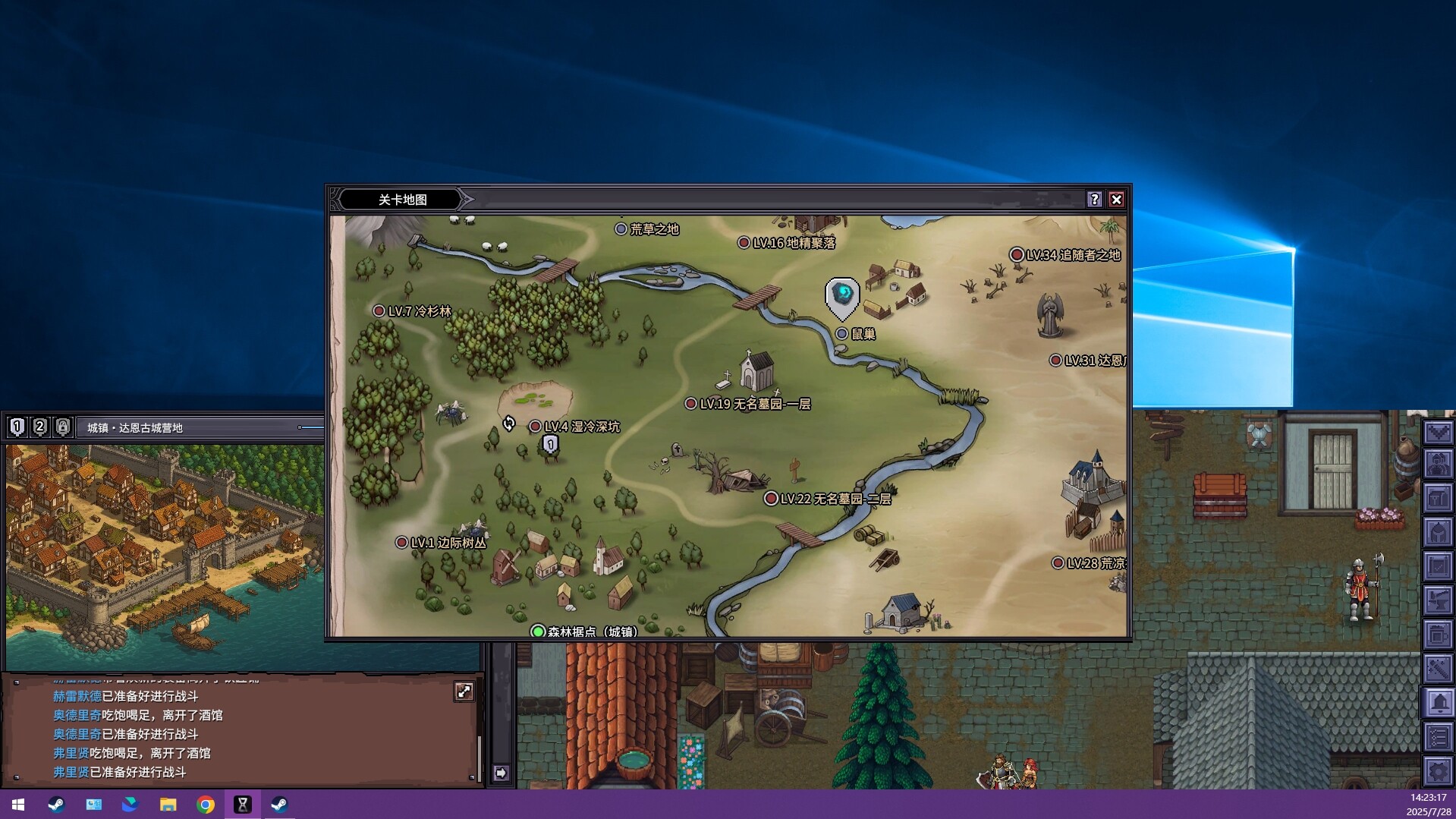Select LV.7 冷杉林 map marker
The width and height of the screenshot is (1456, 819).
pos(379,311)
